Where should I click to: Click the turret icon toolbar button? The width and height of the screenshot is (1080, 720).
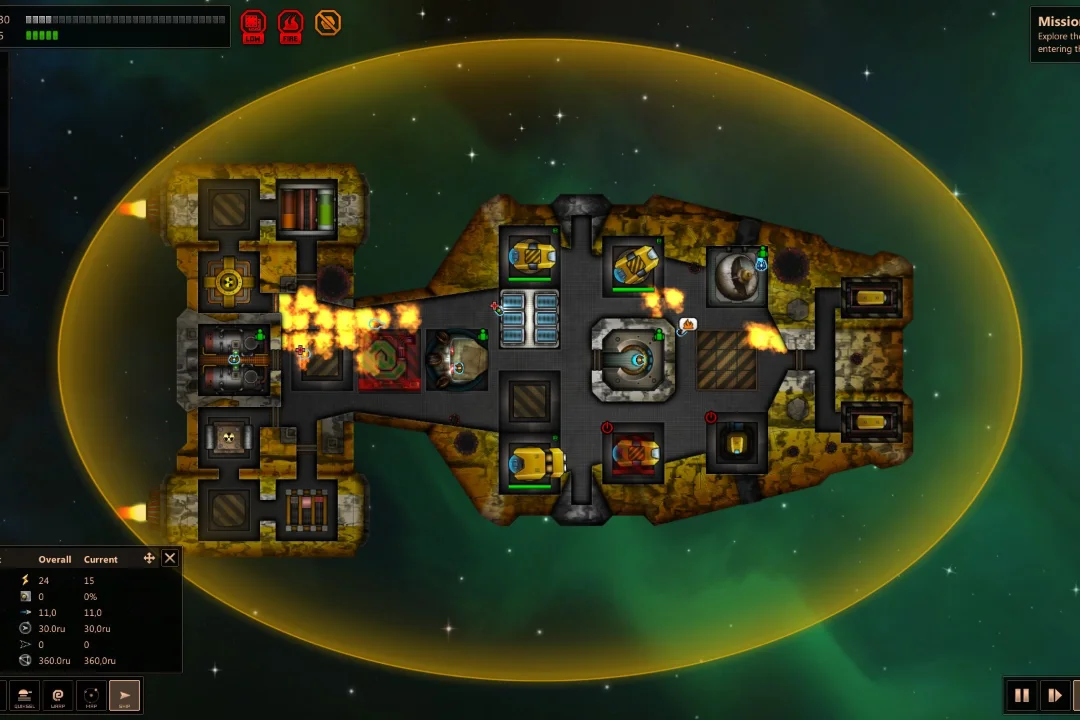coord(24,695)
